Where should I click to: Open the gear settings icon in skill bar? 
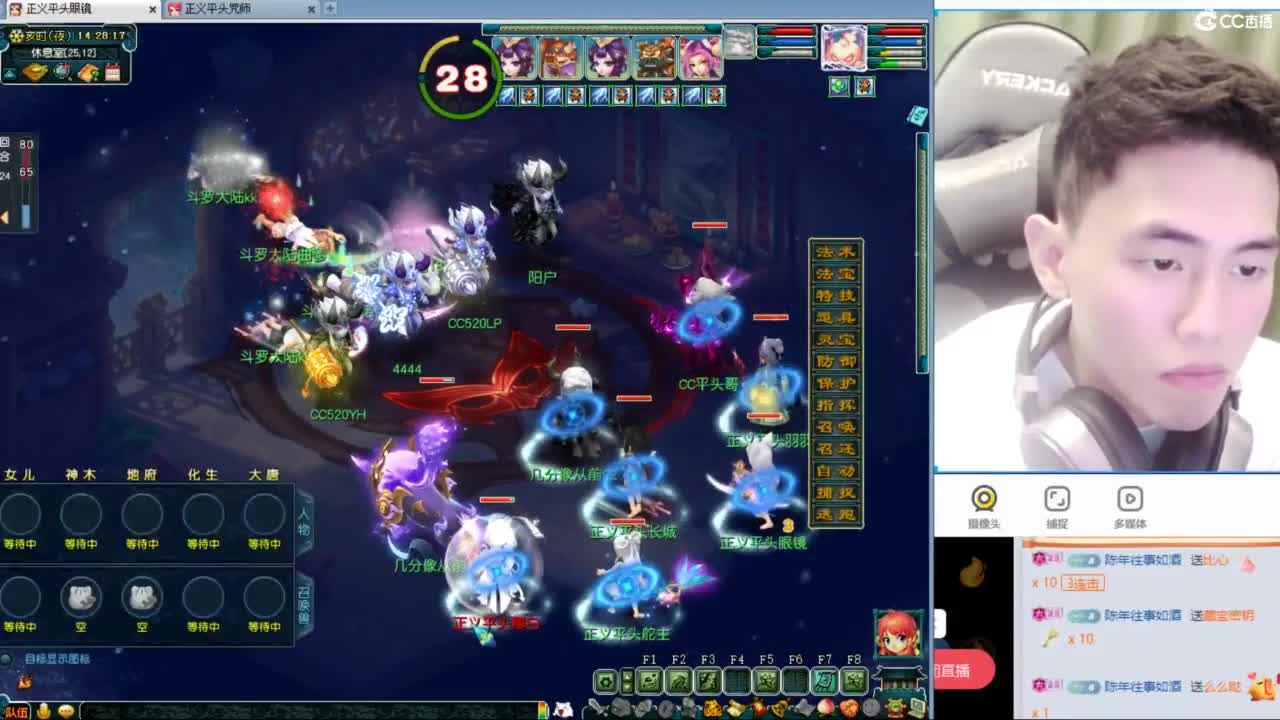[605, 681]
